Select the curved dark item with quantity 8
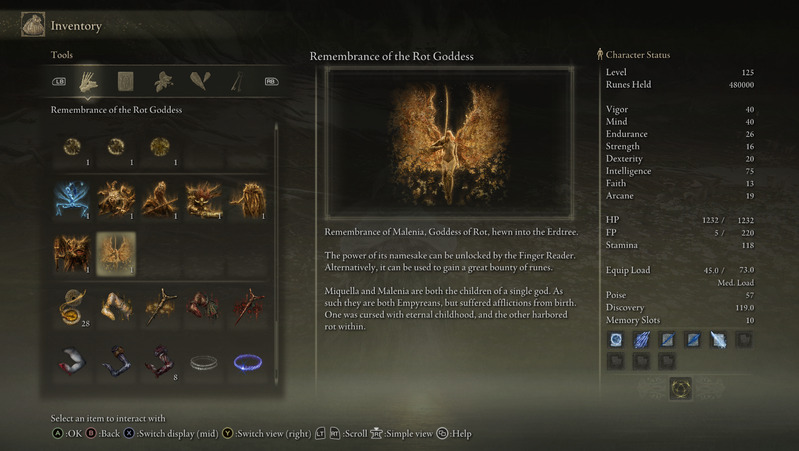 pyautogui.click(x=160, y=360)
